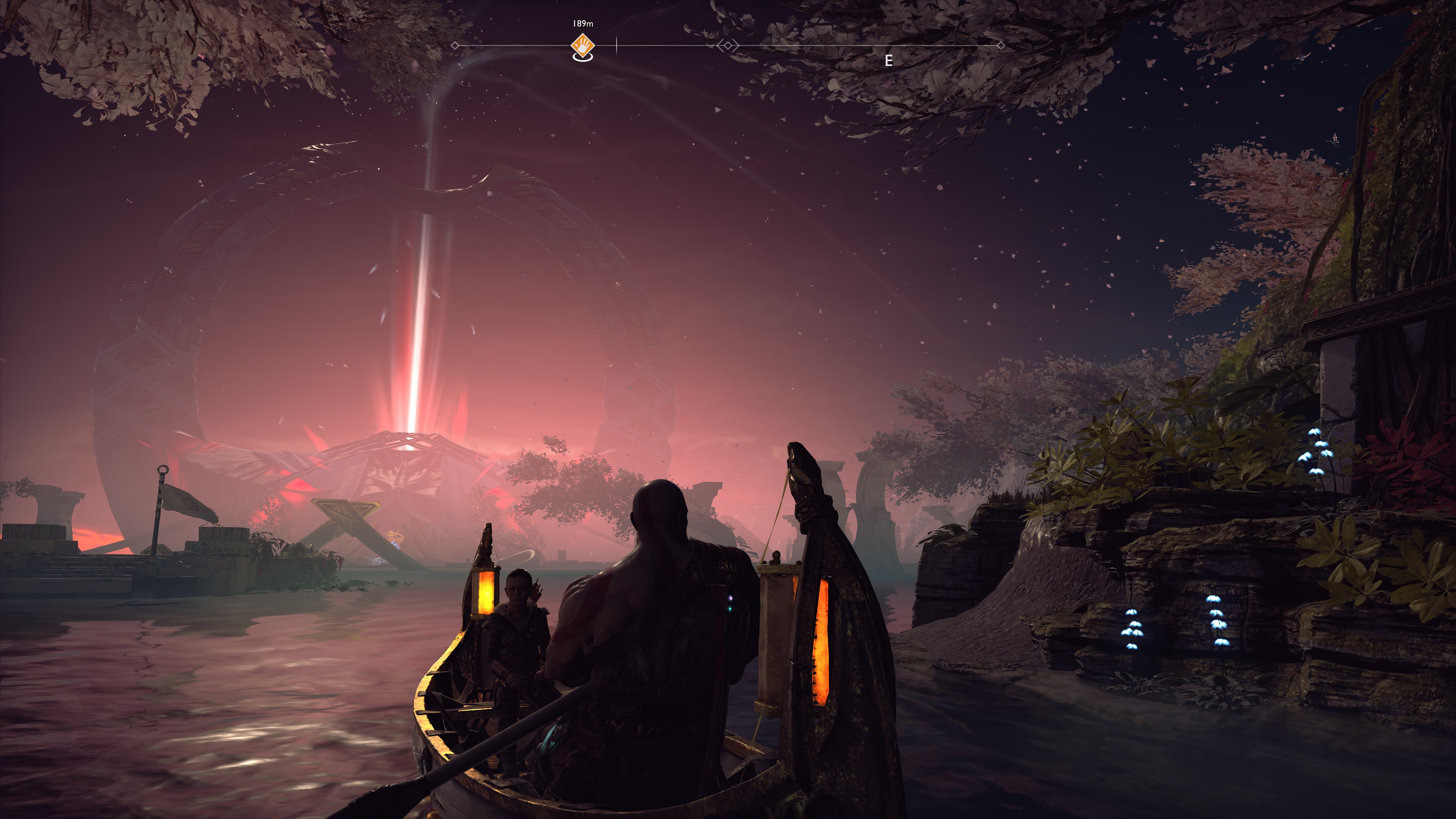Click the East marker on the compass
Viewport: 1456px width, 819px height.
pyautogui.click(x=888, y=61)
